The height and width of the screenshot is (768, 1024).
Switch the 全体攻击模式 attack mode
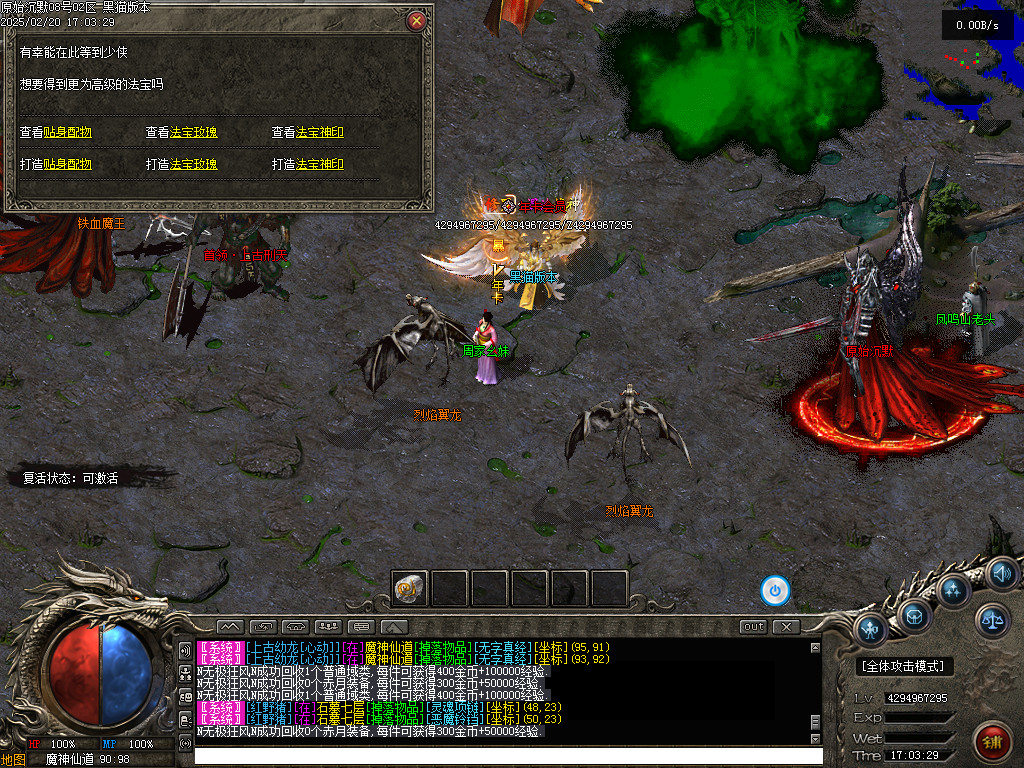click(906, 666)
